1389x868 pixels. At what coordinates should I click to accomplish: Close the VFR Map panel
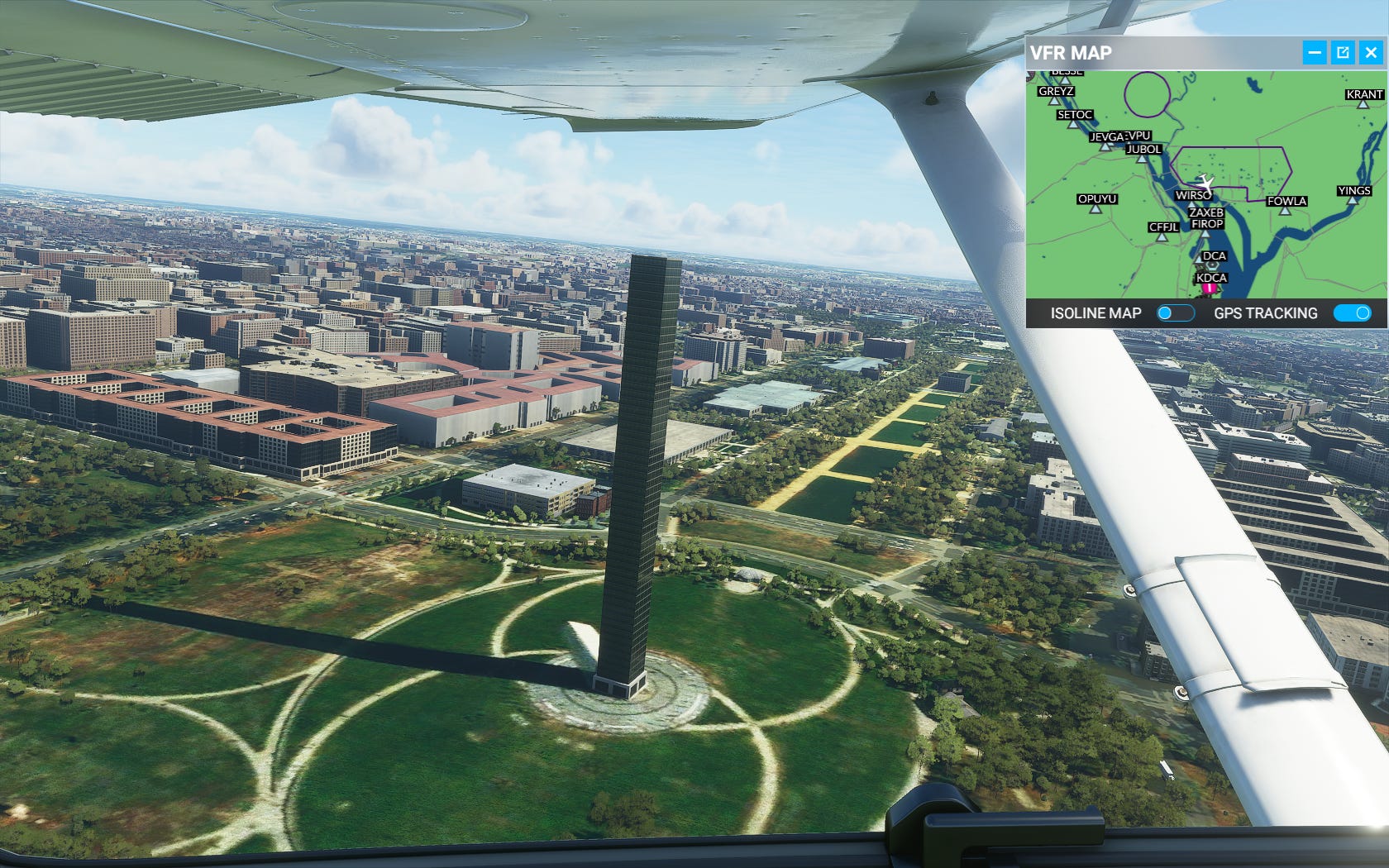click(x=1371, y=53)
